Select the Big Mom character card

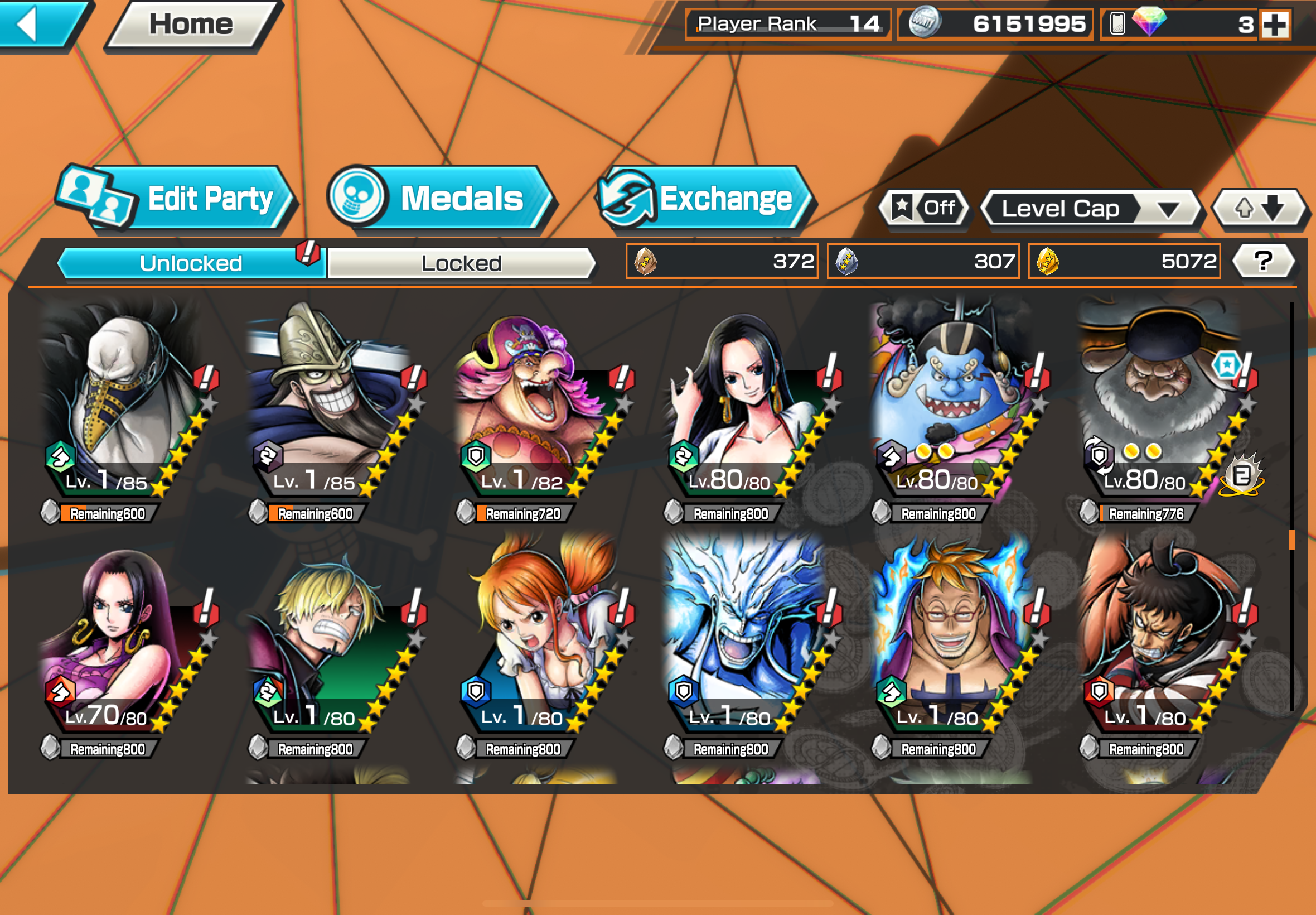pos(530,401)
